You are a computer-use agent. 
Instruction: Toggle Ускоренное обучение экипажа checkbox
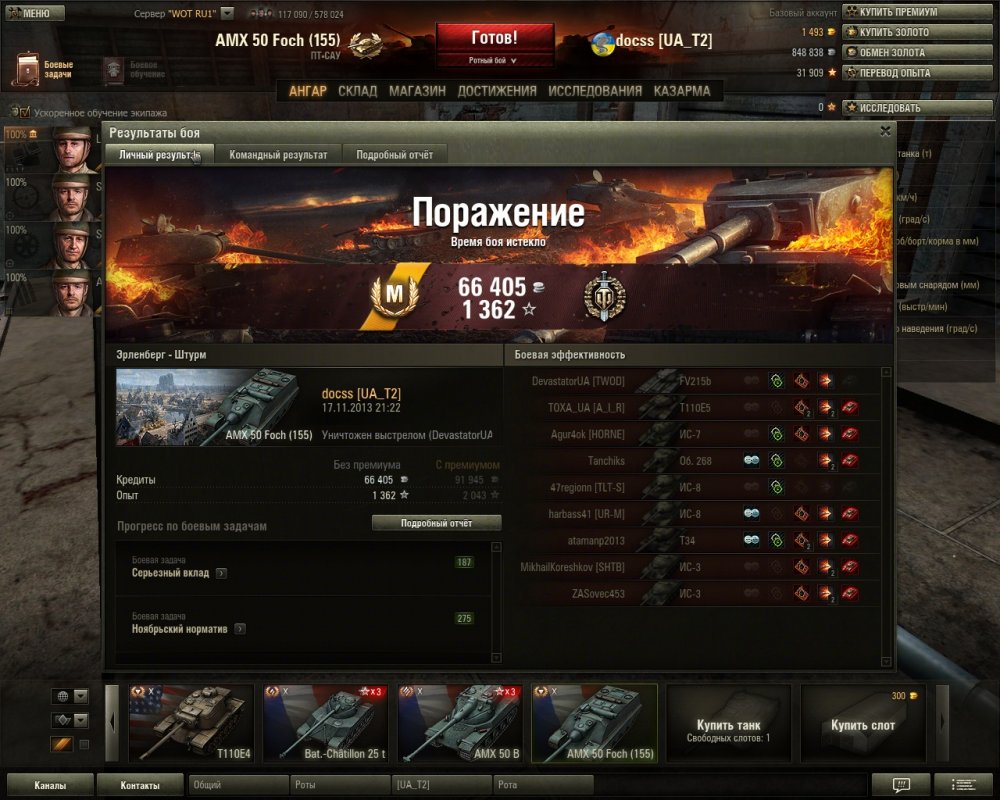pyautogui.click(x=24, y=113)
